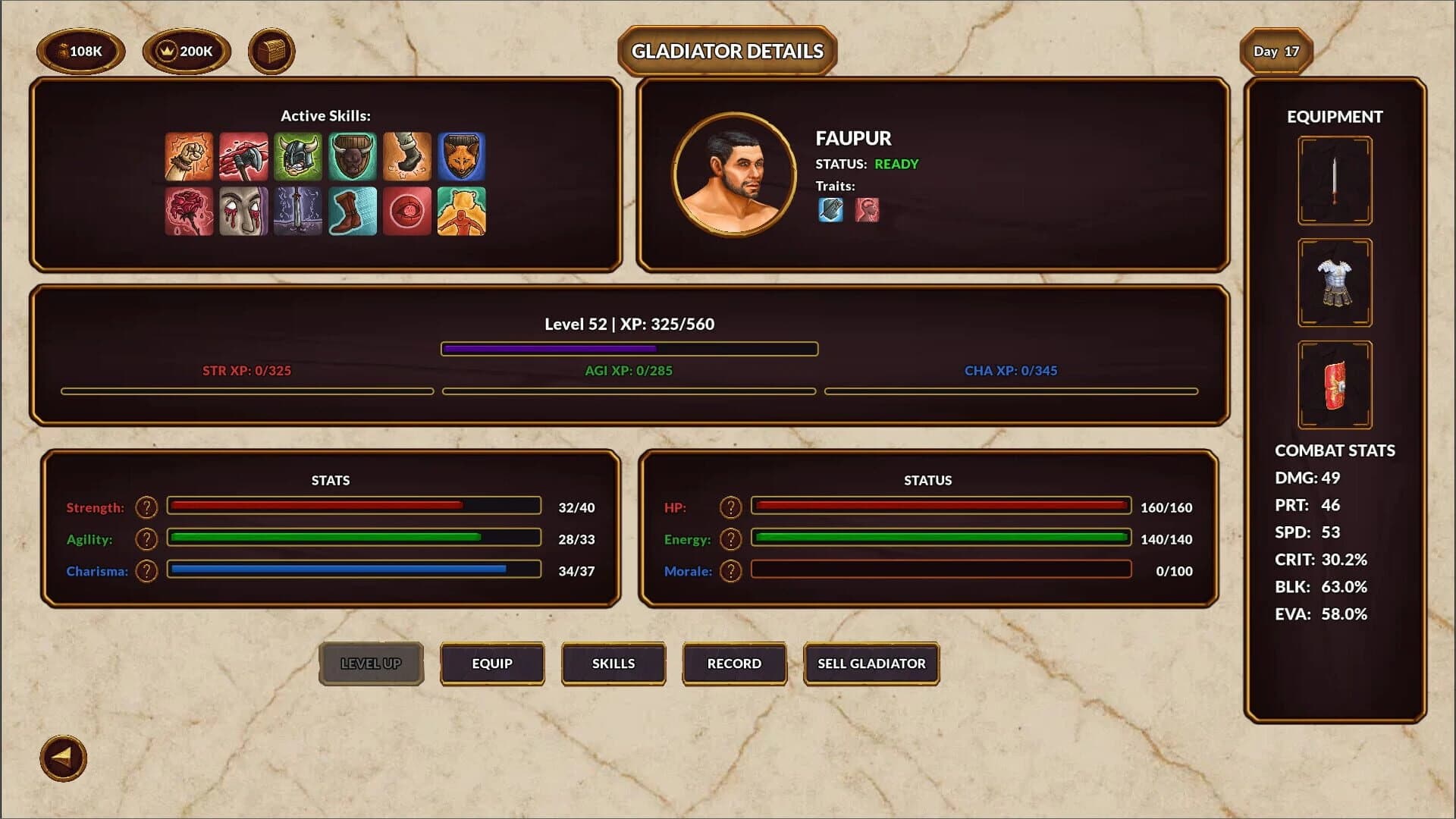Select the horned viking helmet skill
The height and width of the screenshot is (819, 1456).
tap(298, 158)
